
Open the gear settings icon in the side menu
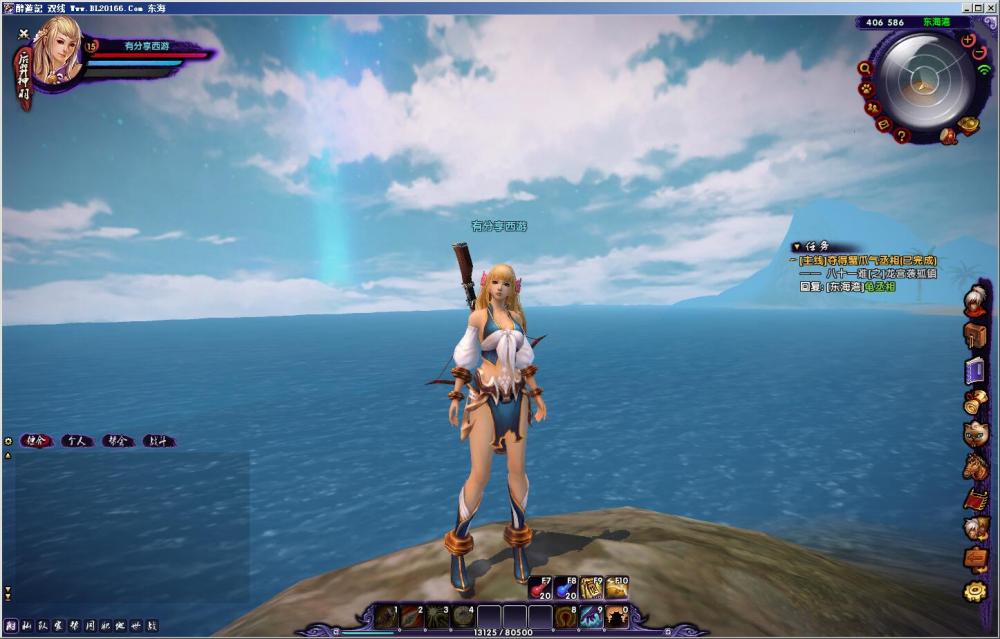pyautogui.click(x=975, y=591)
